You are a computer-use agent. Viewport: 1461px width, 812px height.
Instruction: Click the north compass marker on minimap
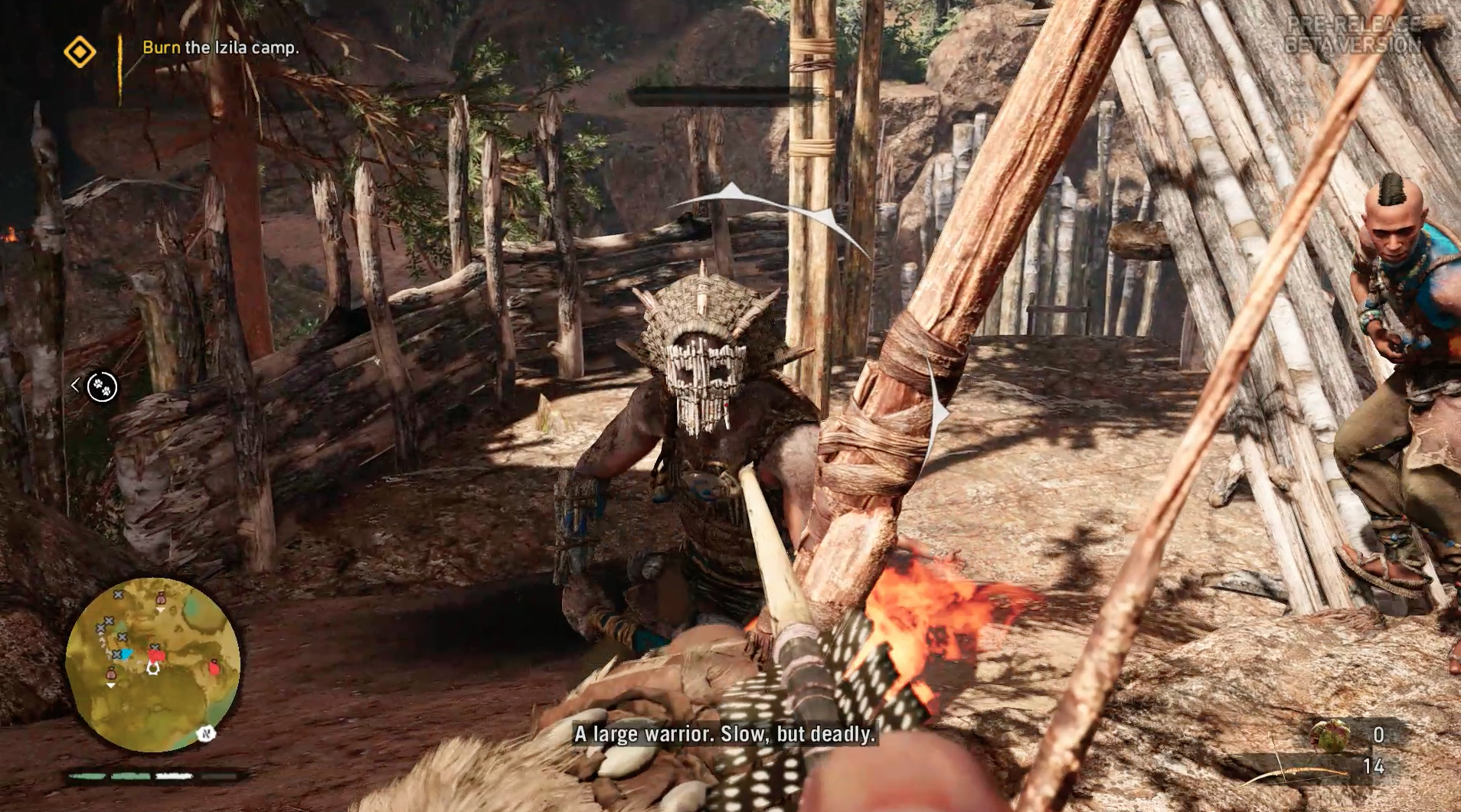(205, 734)
